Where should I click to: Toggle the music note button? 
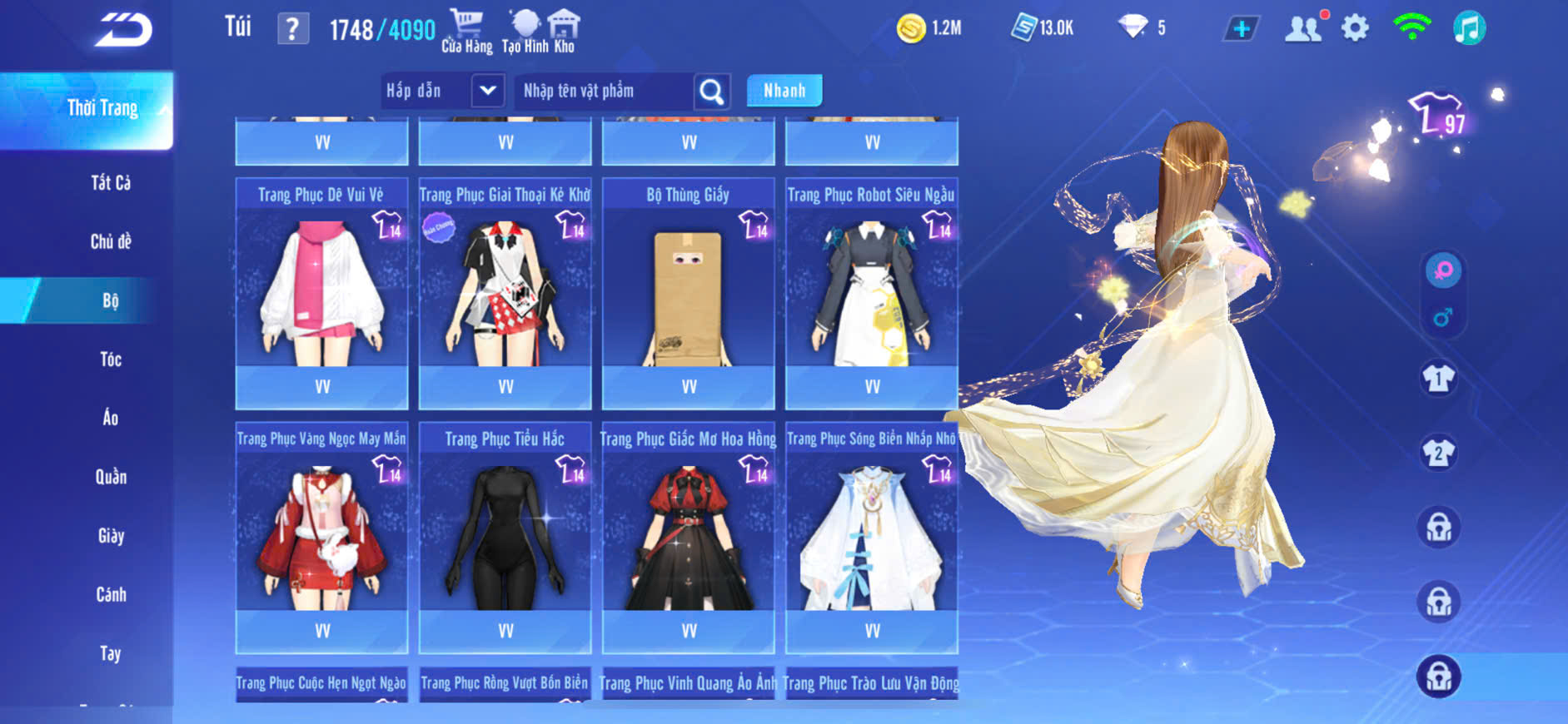(1469, 29)
